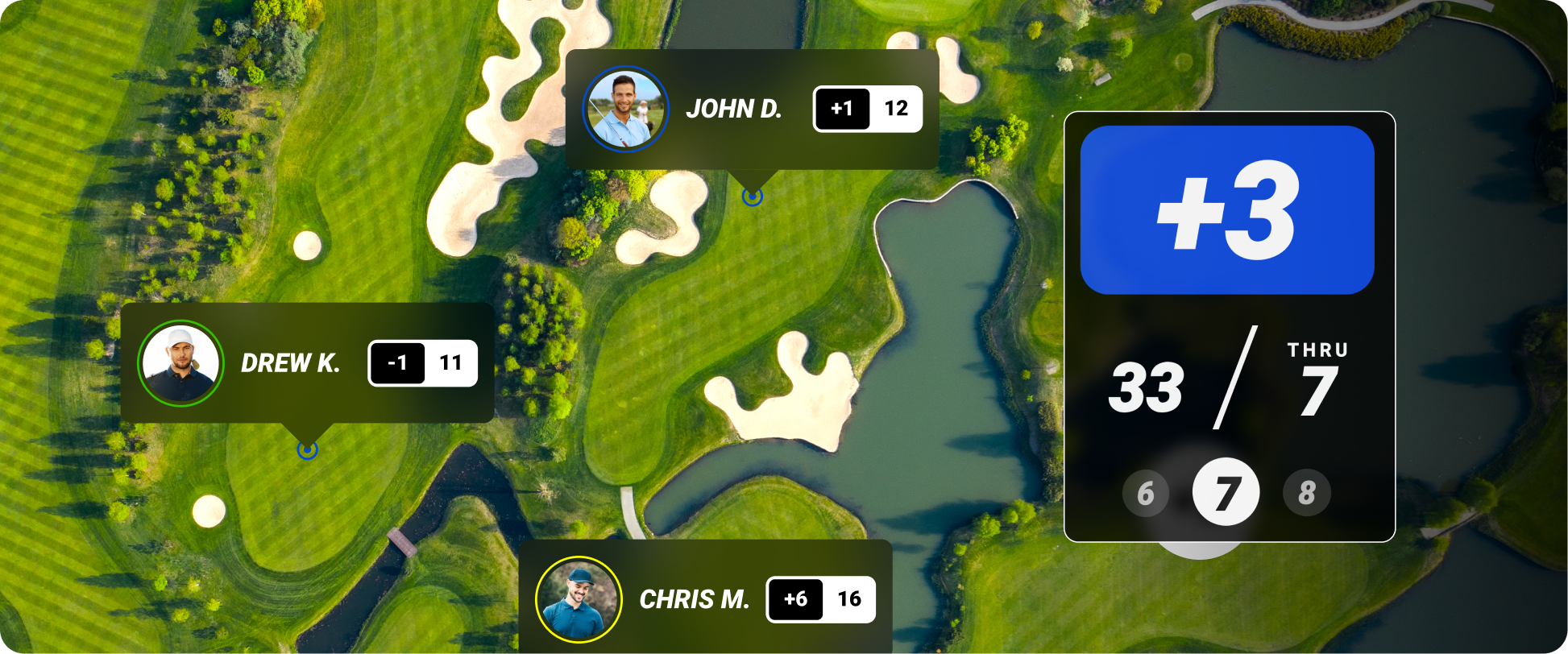Open the blue +3 score panel
This screenshot has width=1568, height=654.
click(1226, 210)
